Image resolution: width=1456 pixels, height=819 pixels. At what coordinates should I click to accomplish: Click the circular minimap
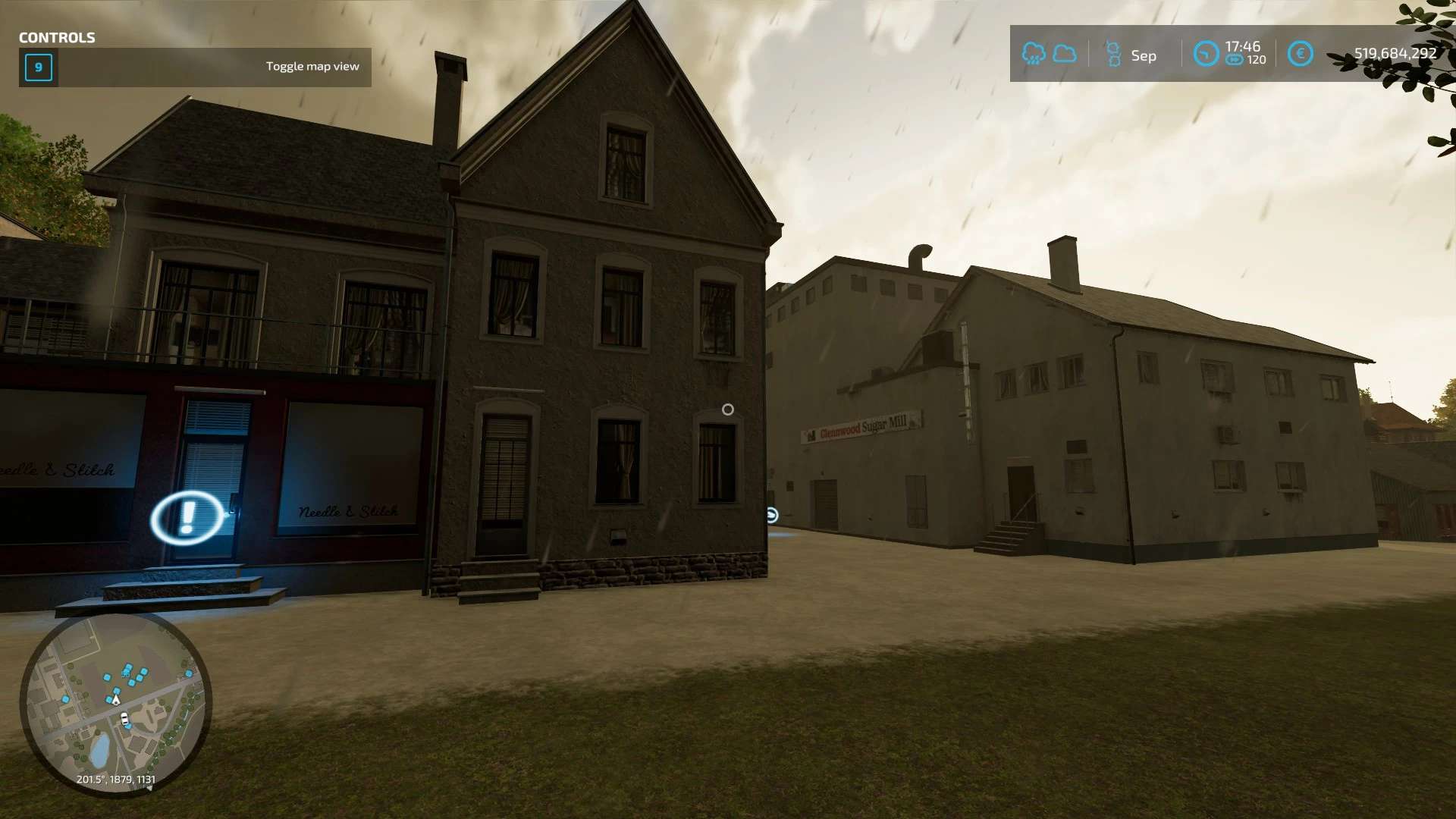pyautogui.click(x=115, y=704)
